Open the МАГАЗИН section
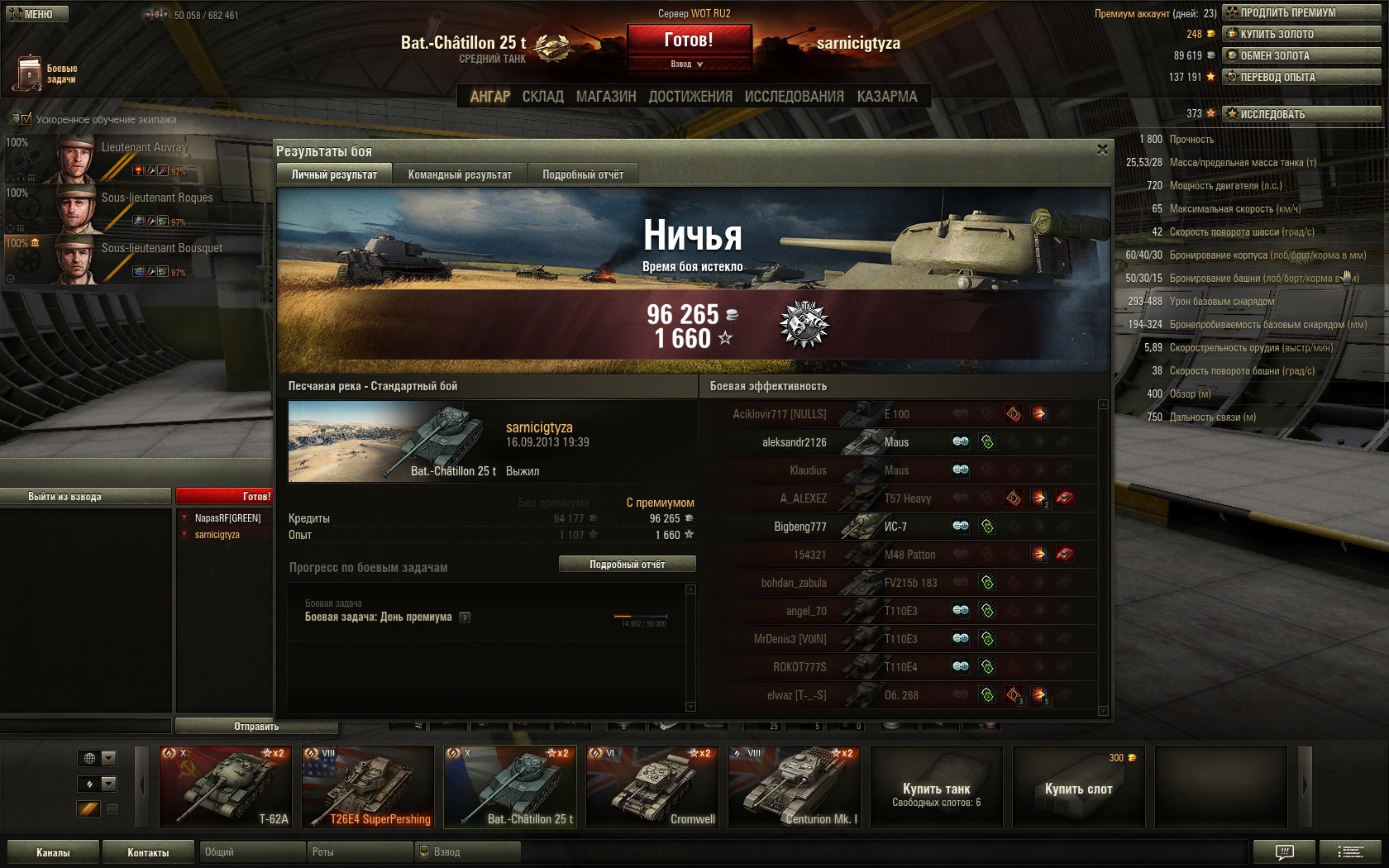Viewport: 1389px width, 868px height. point(606,97)
